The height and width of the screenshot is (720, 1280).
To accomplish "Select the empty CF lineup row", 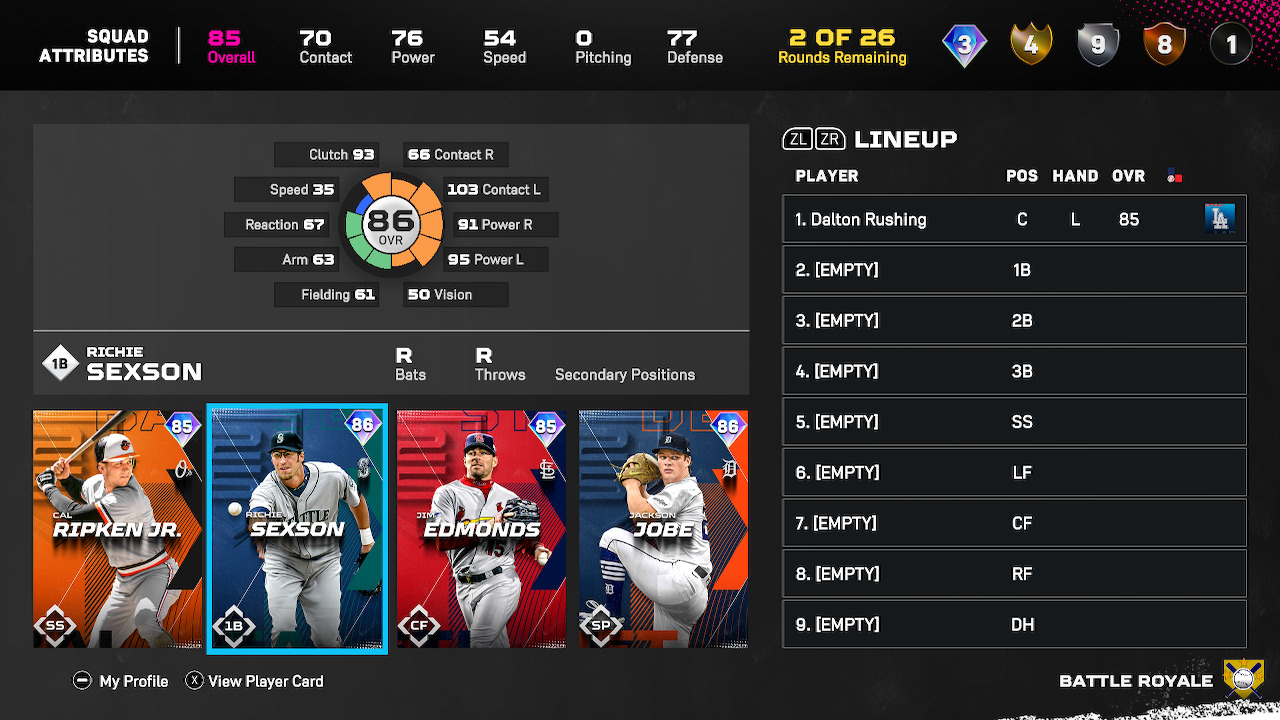I will coord(1014,523).
